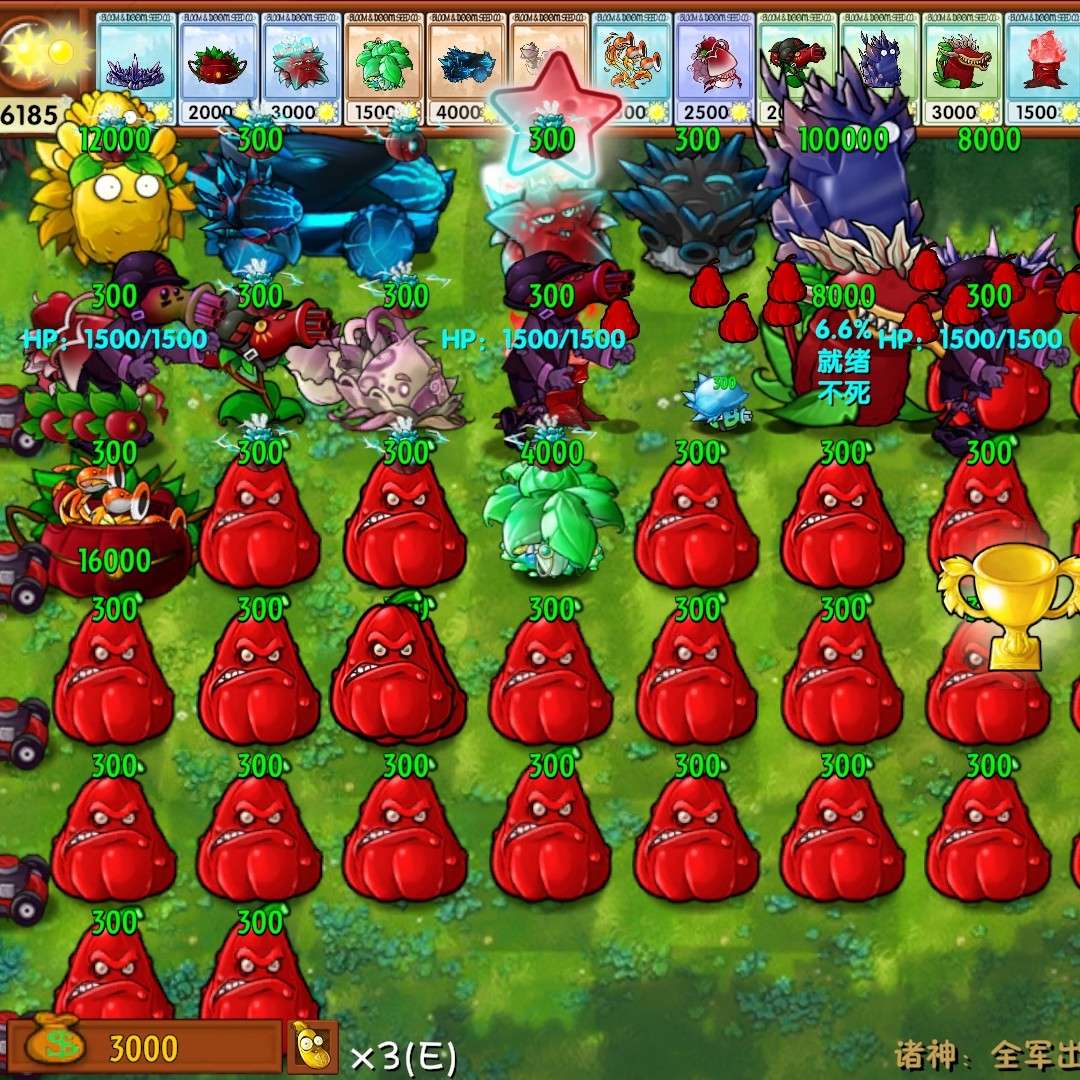1080x1080 pixels.
Task: Use the golden wall-nut item icon
Action: click(x=313, y=1047)
